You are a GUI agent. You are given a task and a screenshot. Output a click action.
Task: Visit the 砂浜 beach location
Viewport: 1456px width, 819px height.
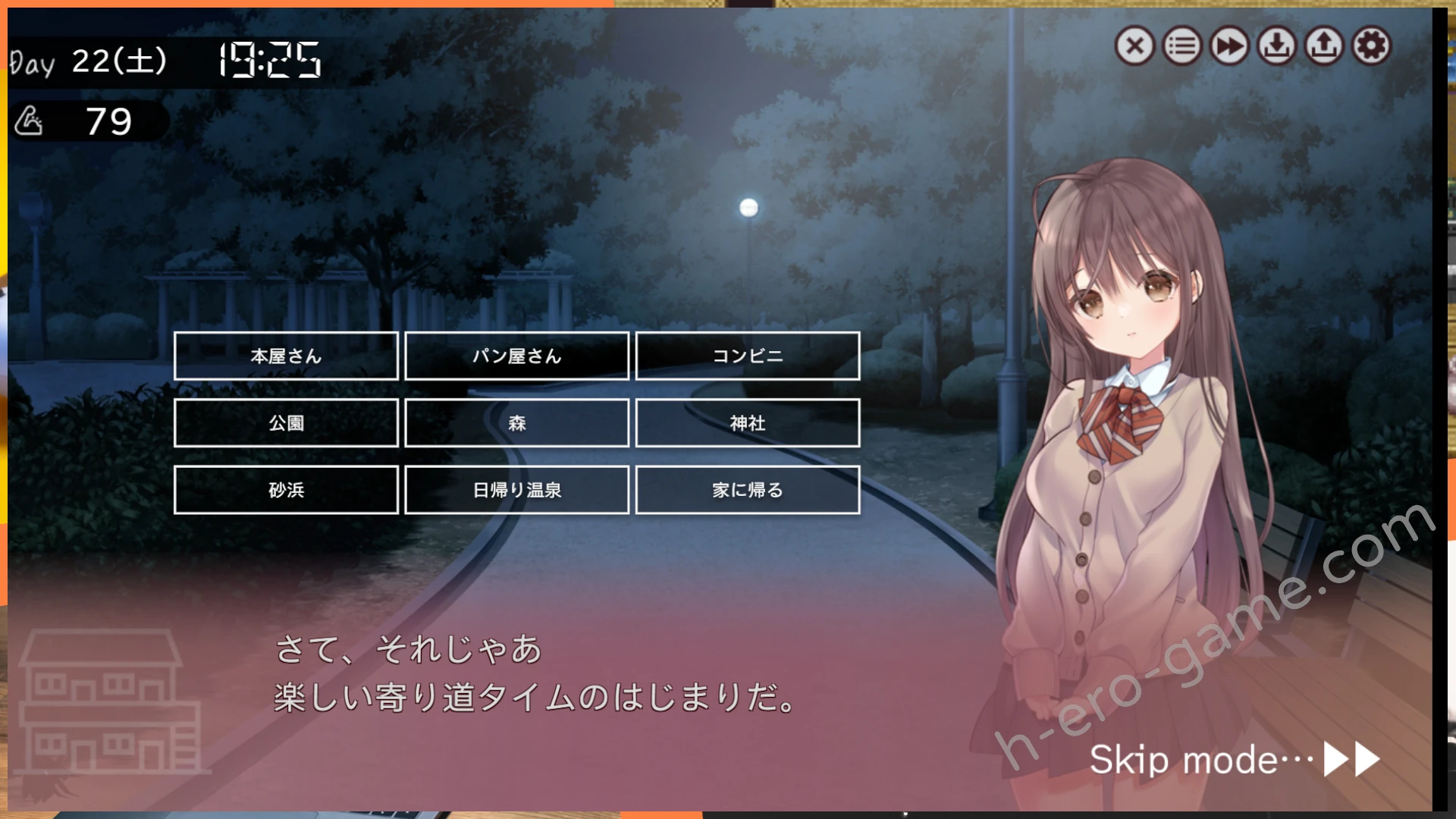point(287,490)
